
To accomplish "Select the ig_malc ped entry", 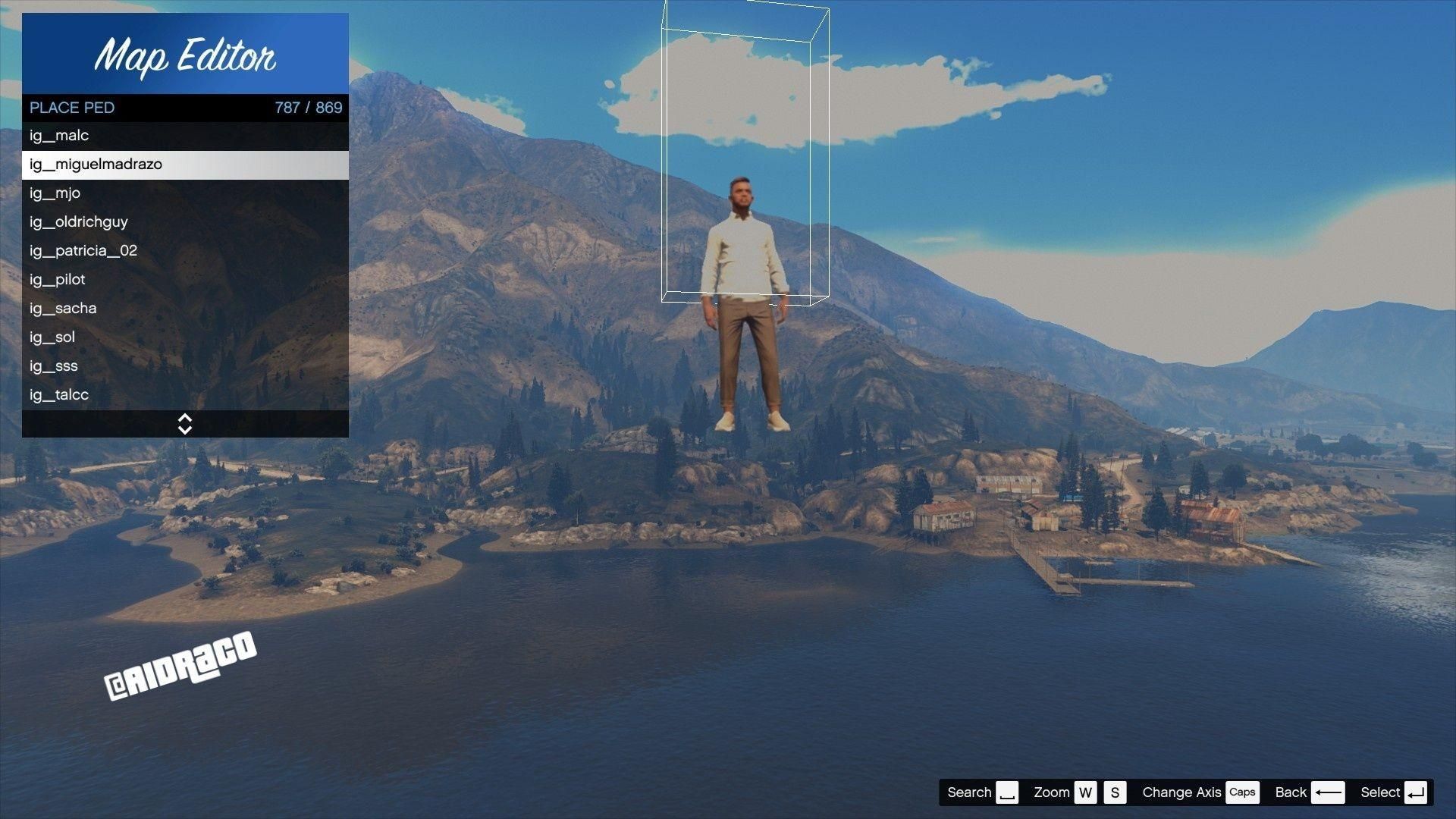I will pos(185,136).
